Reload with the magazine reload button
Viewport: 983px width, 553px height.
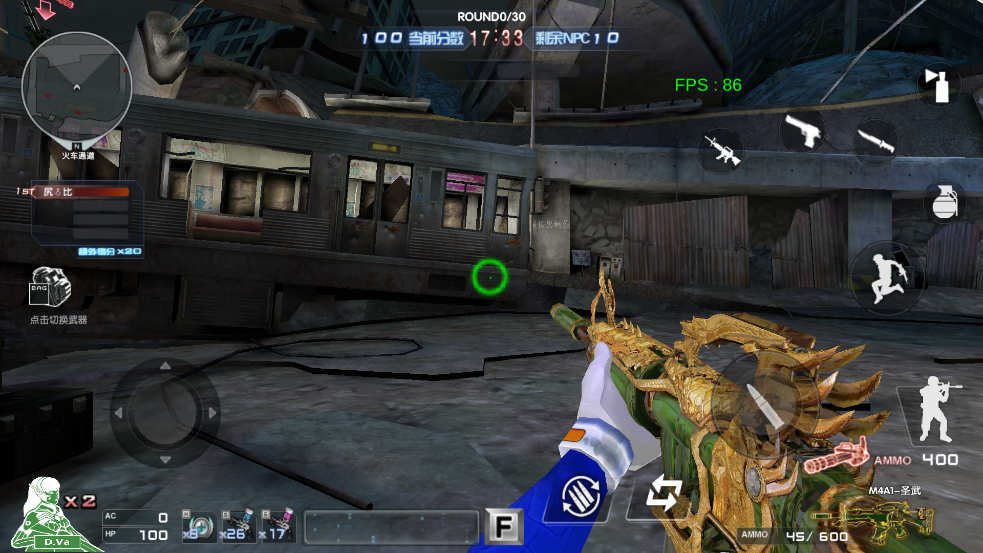coord(581,494)
